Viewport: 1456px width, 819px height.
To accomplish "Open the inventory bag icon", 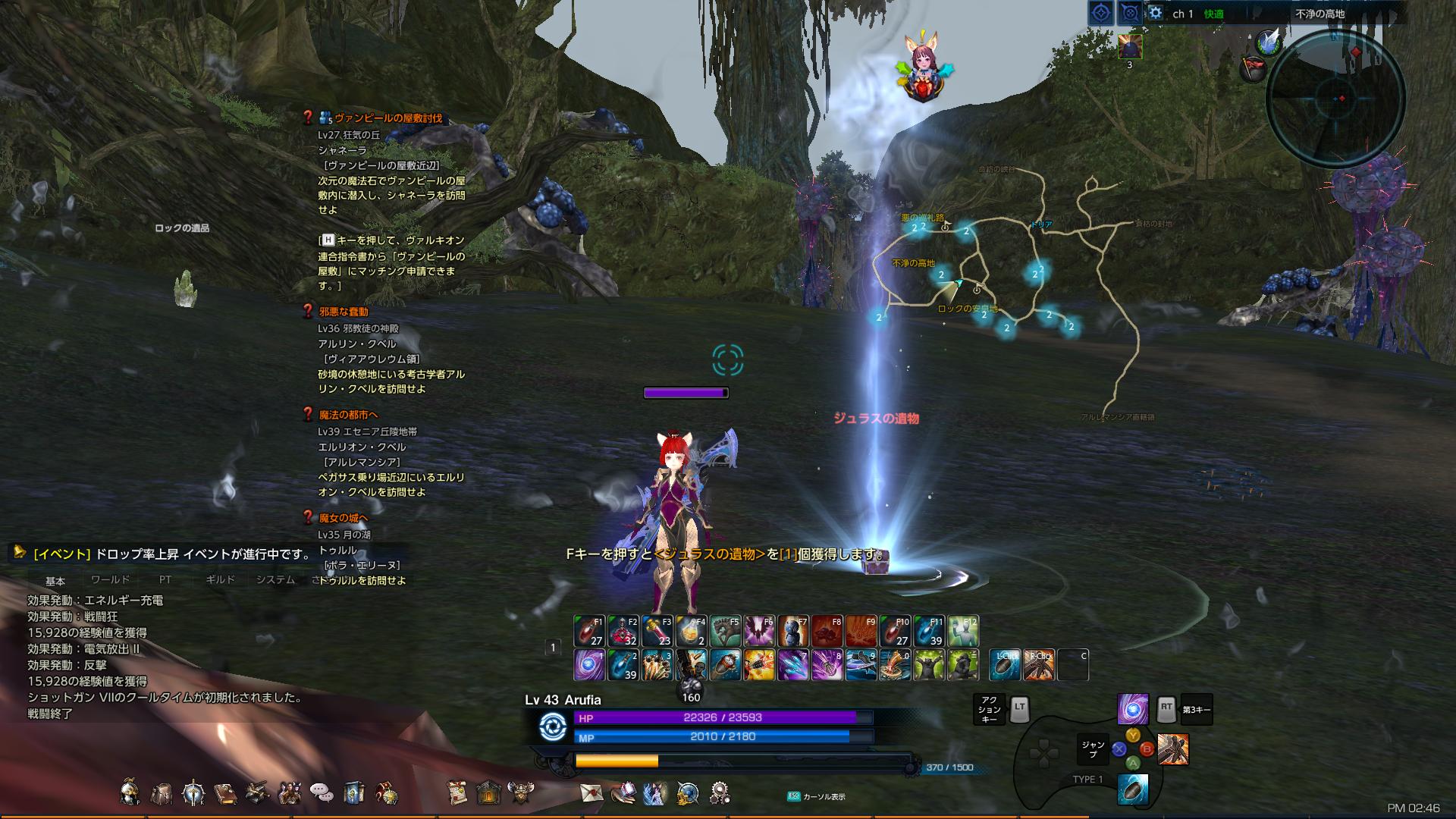I will [x=162, y=794].
